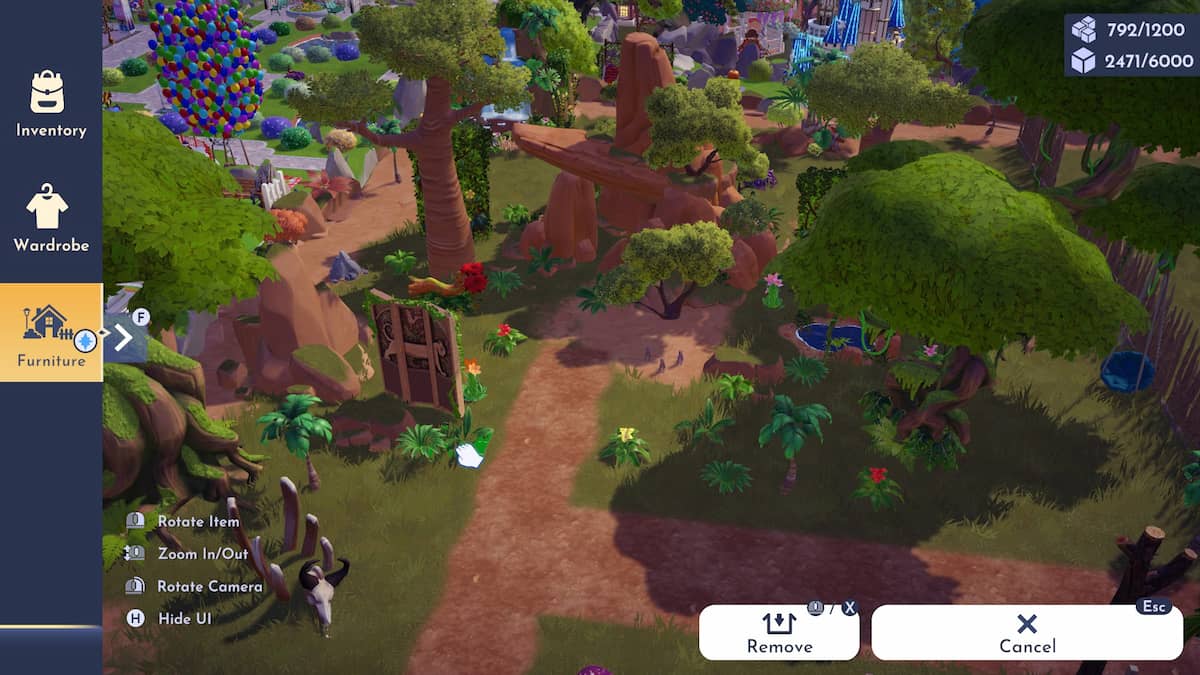The width and height of the screenshot is (1200, 675).
Task: Click the Remove button
Action: 779,633
